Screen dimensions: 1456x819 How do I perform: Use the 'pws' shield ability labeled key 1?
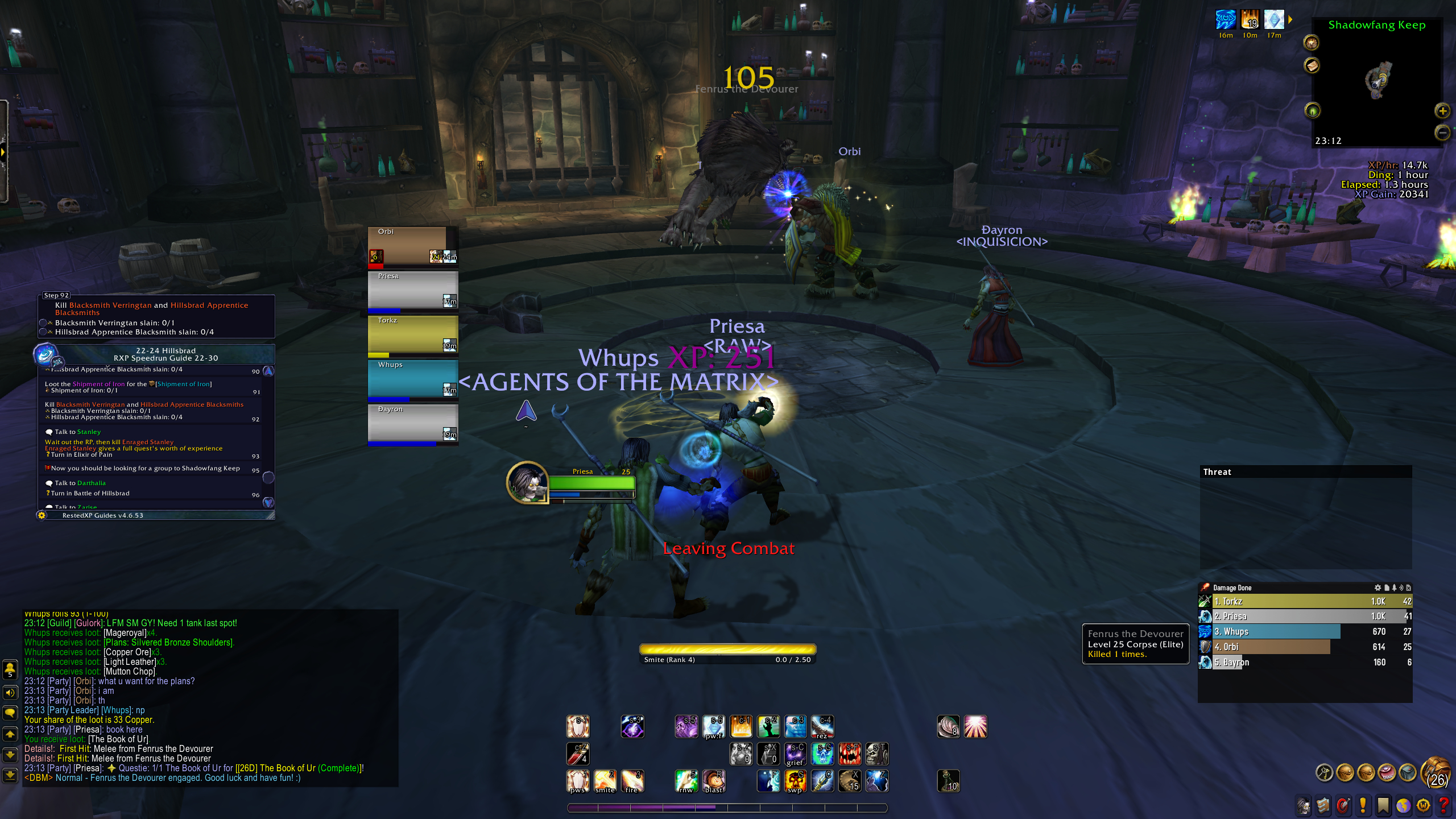click(x=577, y=781)
